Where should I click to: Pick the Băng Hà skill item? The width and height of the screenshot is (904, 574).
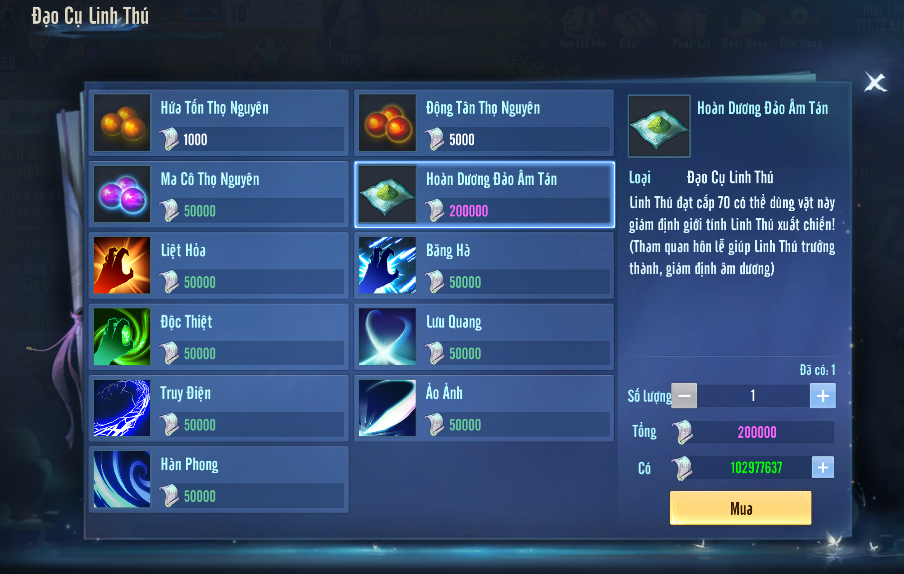pos(484,266)
